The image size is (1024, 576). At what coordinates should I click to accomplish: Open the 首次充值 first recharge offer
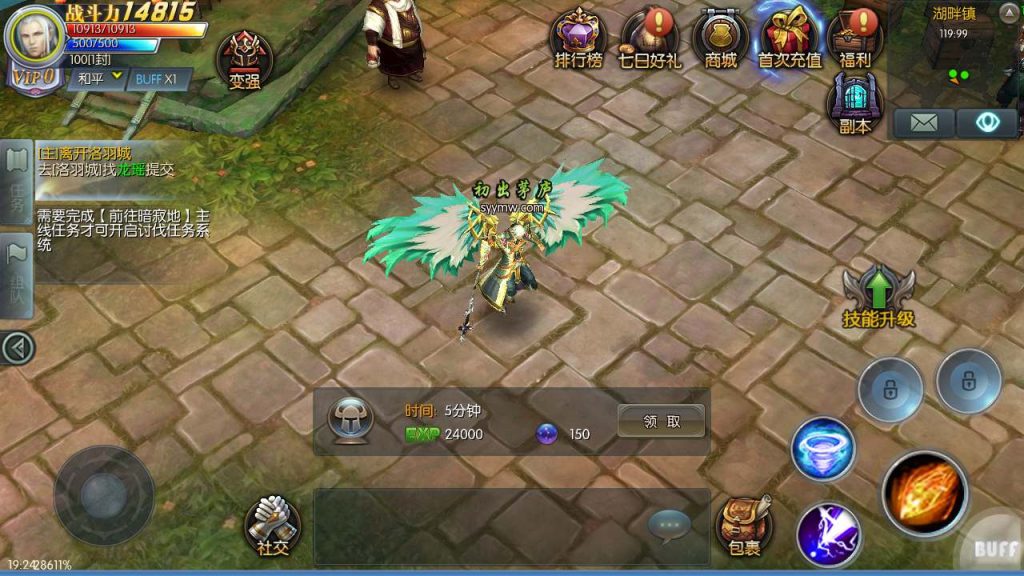coord(789,38)
